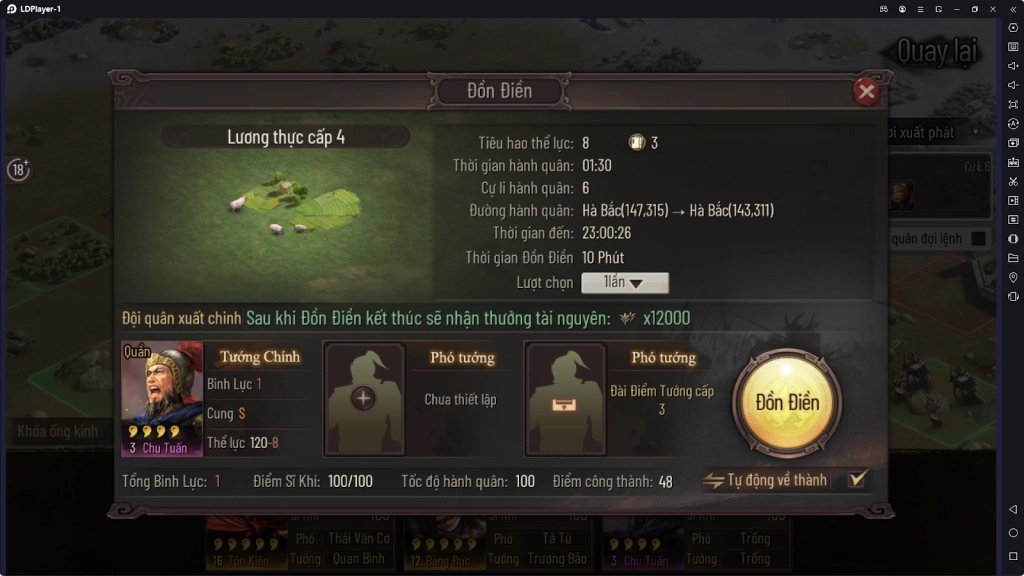Viewport: 1024px width, 576px height.
Task: Confirm with the golden Đồn Điền button
Action: 787,403
